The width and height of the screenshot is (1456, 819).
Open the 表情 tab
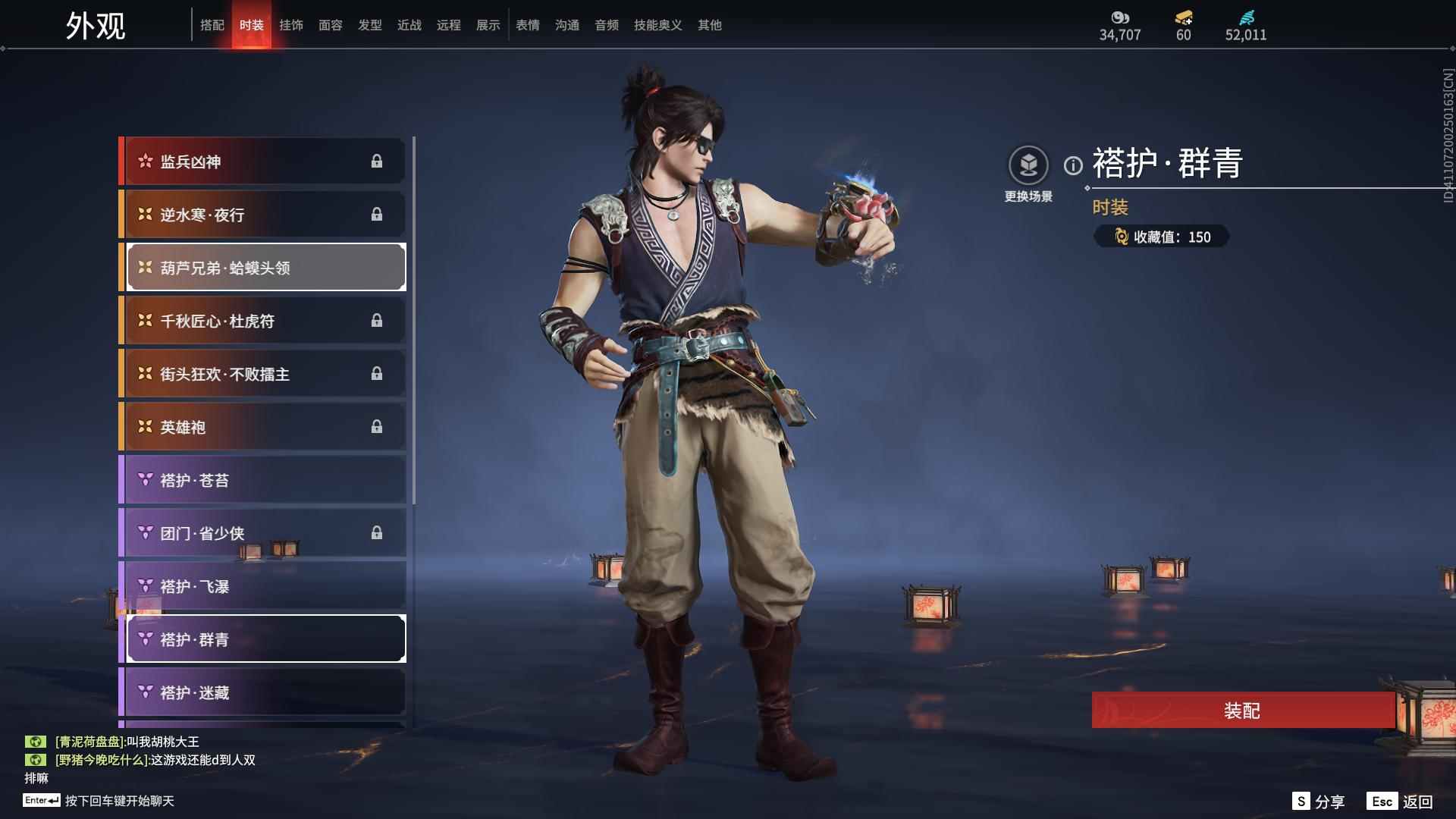tap(527, 25)
